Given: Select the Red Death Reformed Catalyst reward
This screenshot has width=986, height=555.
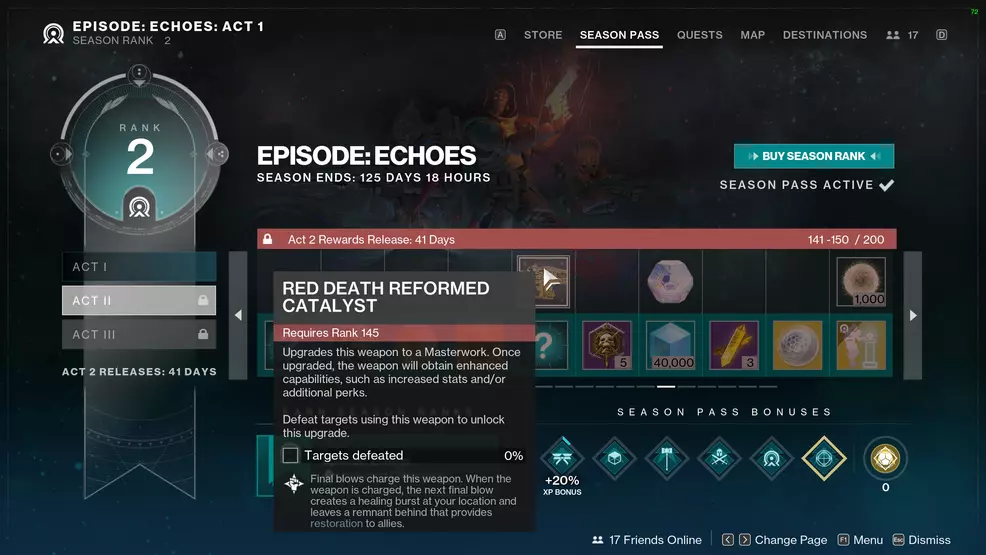Looking at the screenshot, I should coord(544,281).
